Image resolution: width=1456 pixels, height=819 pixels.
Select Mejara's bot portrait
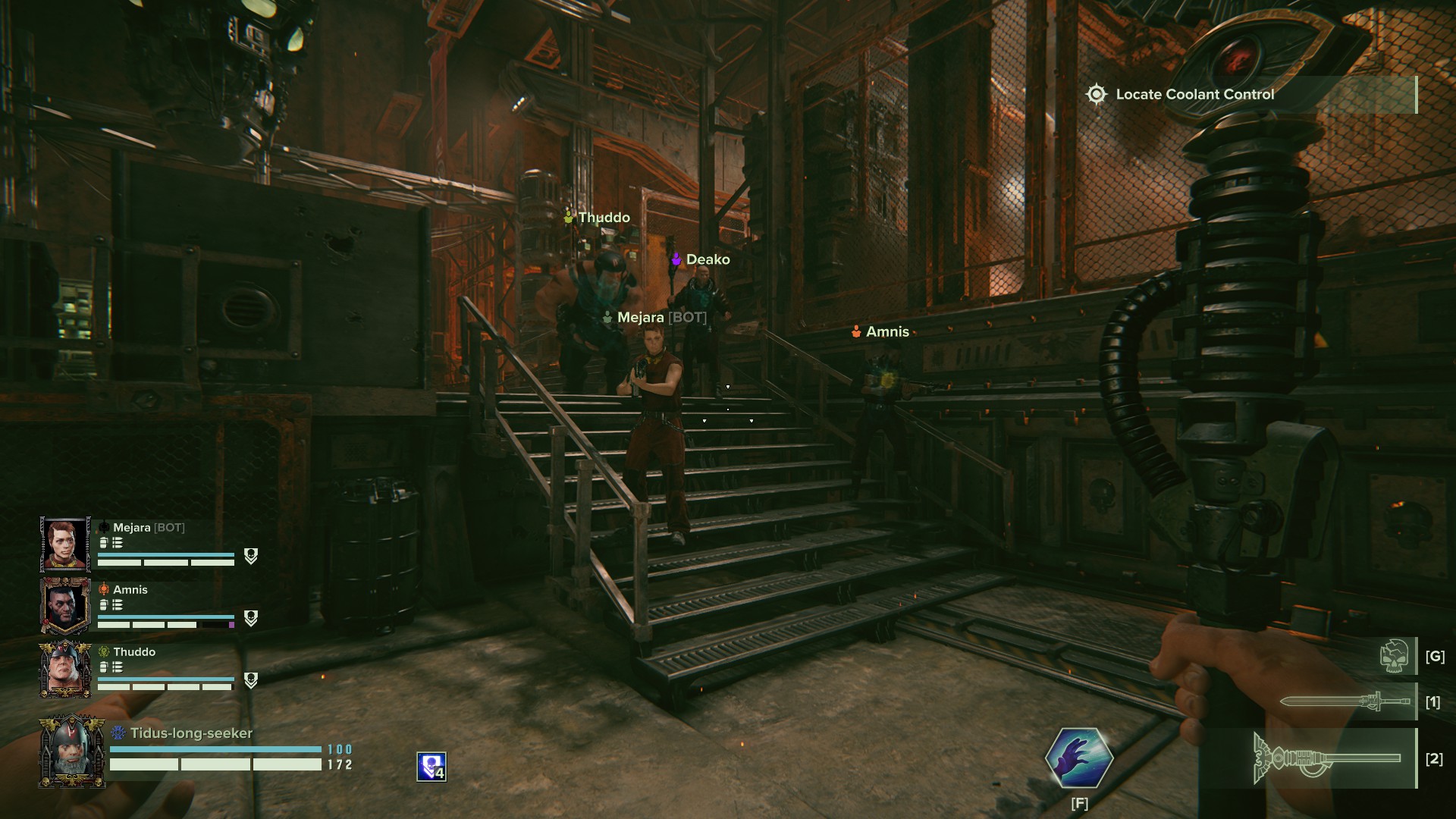click(x=65, y=544)
